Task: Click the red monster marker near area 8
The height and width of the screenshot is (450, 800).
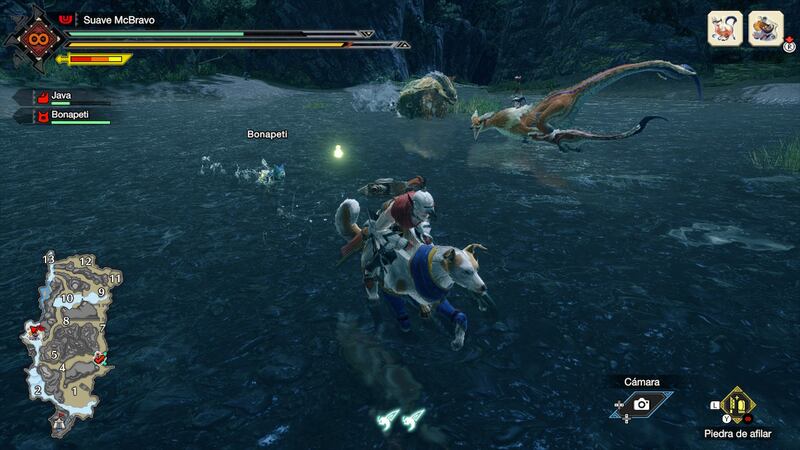Action: coord(38,328)
